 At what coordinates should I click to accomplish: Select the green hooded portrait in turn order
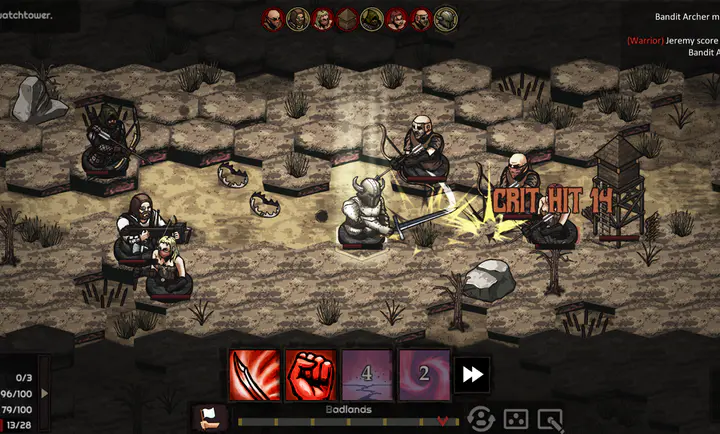[372, 18]
